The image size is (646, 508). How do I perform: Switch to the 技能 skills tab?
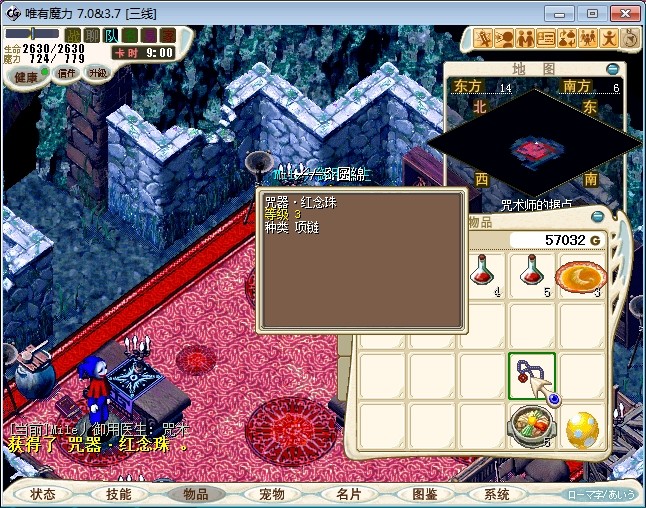coord(119,494)
